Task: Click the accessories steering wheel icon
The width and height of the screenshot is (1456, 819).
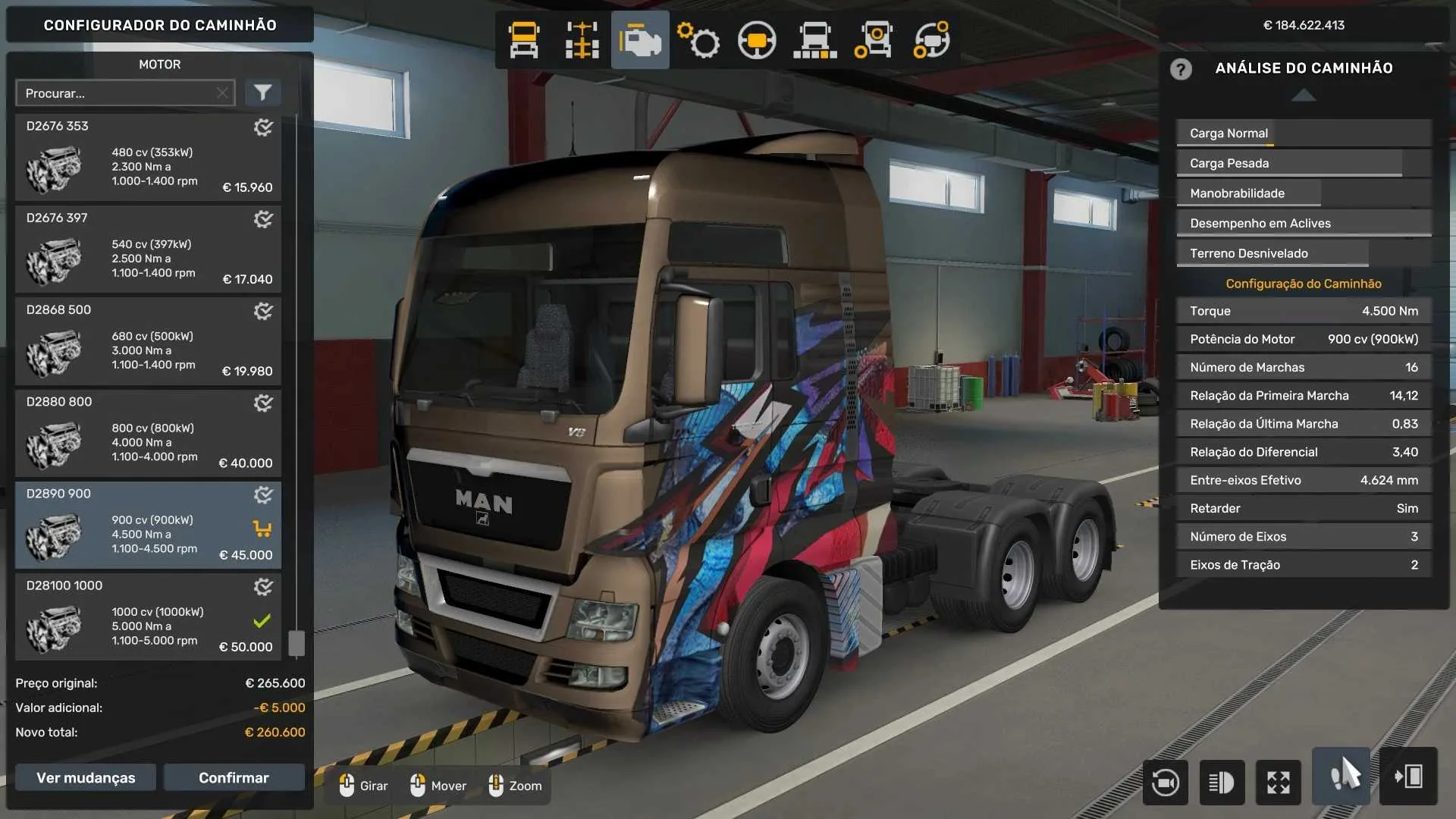Action: pyautogui.click(x=758, y=39)
